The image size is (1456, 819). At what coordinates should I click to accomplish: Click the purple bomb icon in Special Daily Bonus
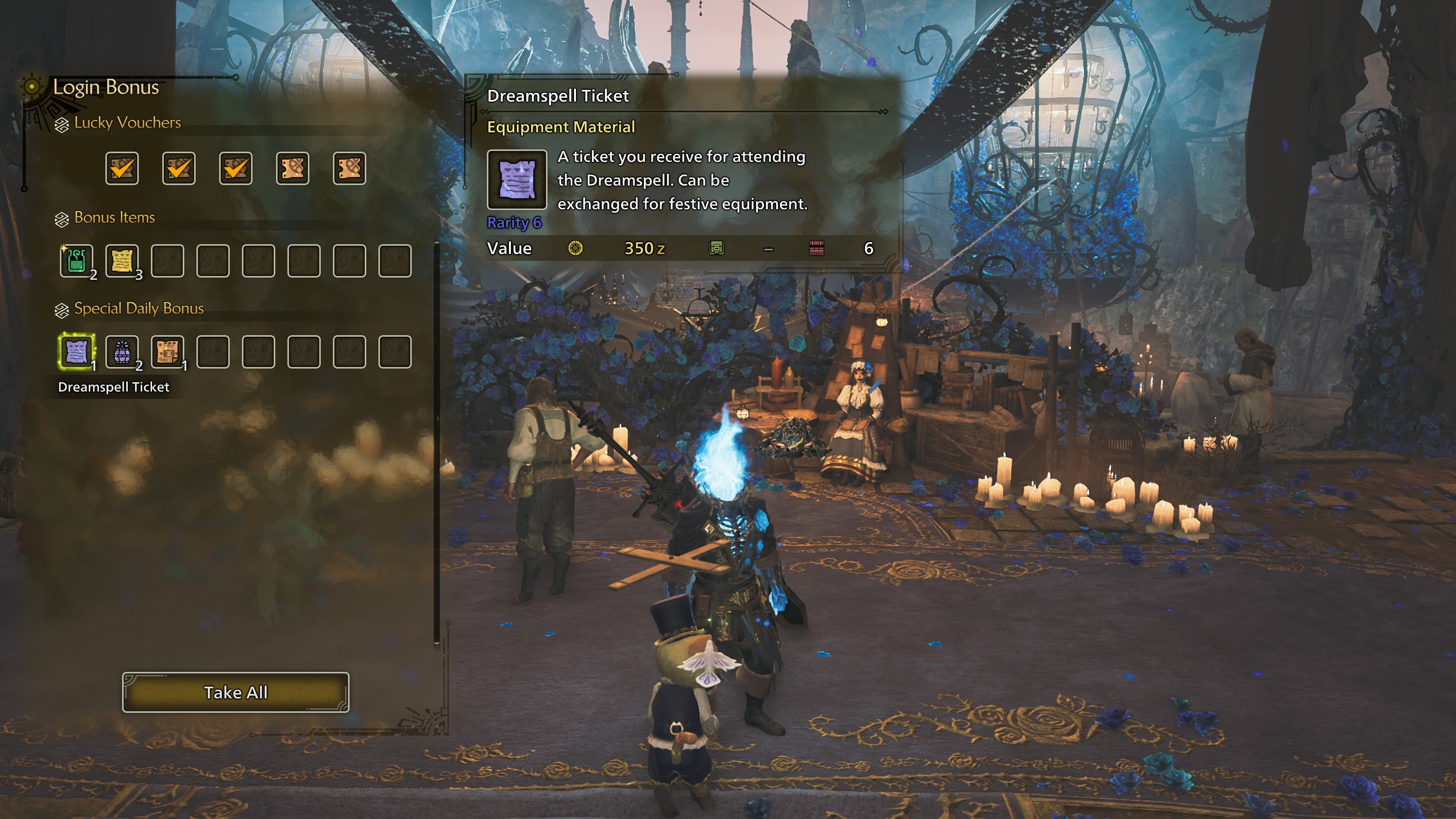122,351
